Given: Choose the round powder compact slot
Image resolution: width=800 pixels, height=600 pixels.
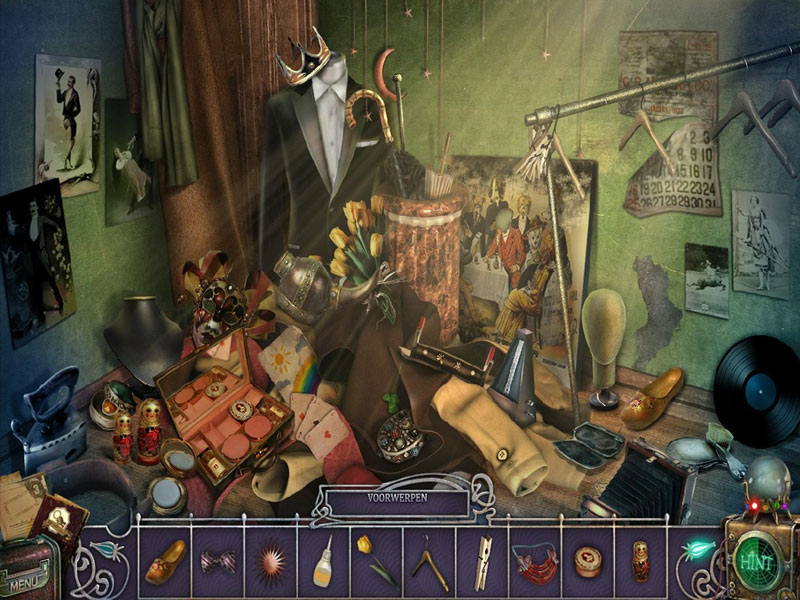Looking at the screenshot, I should 589,561.
